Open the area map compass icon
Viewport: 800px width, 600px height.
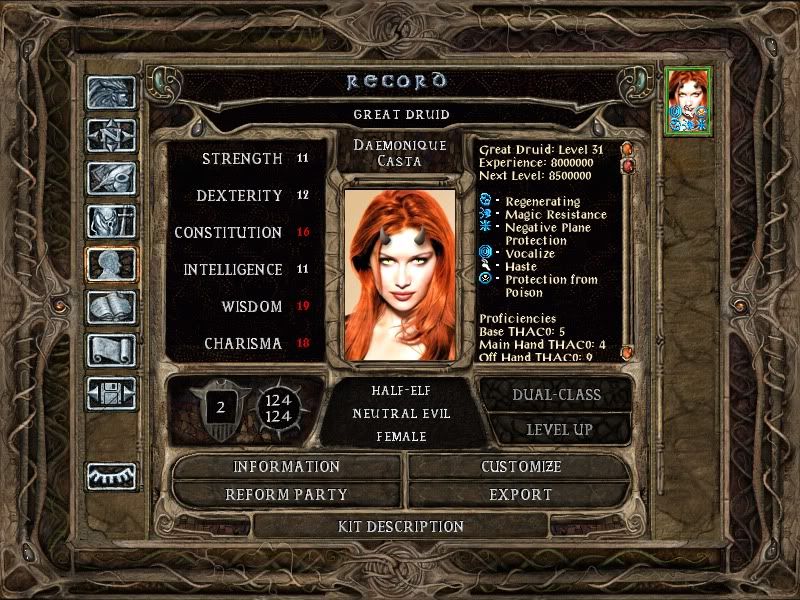[x=111, y=135]
